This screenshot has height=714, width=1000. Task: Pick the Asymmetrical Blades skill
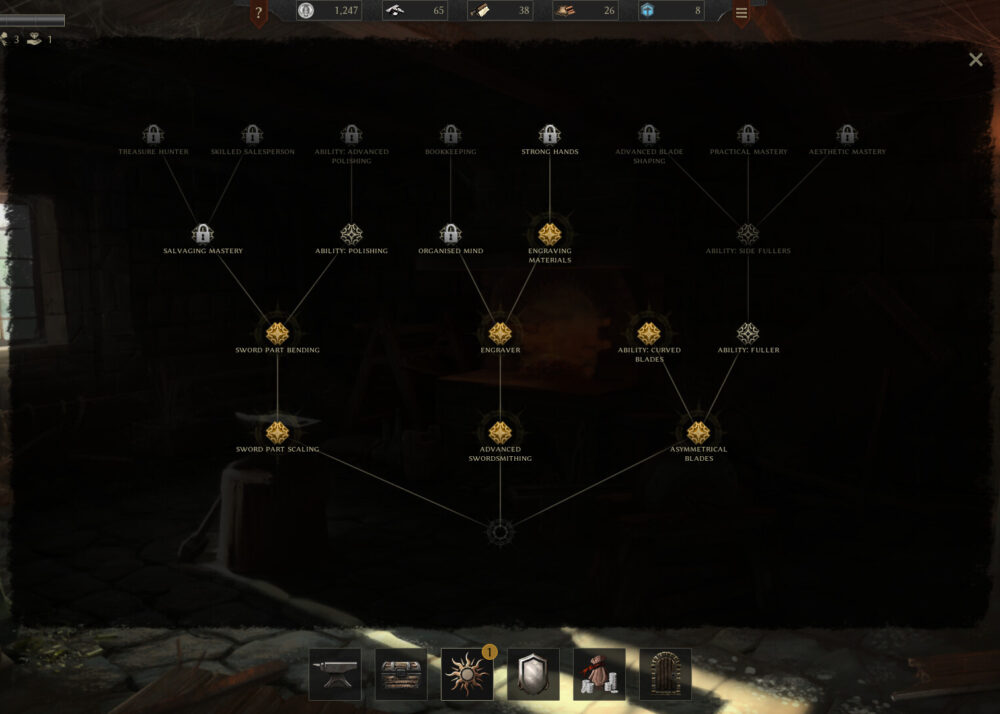[x=698, y=432]
